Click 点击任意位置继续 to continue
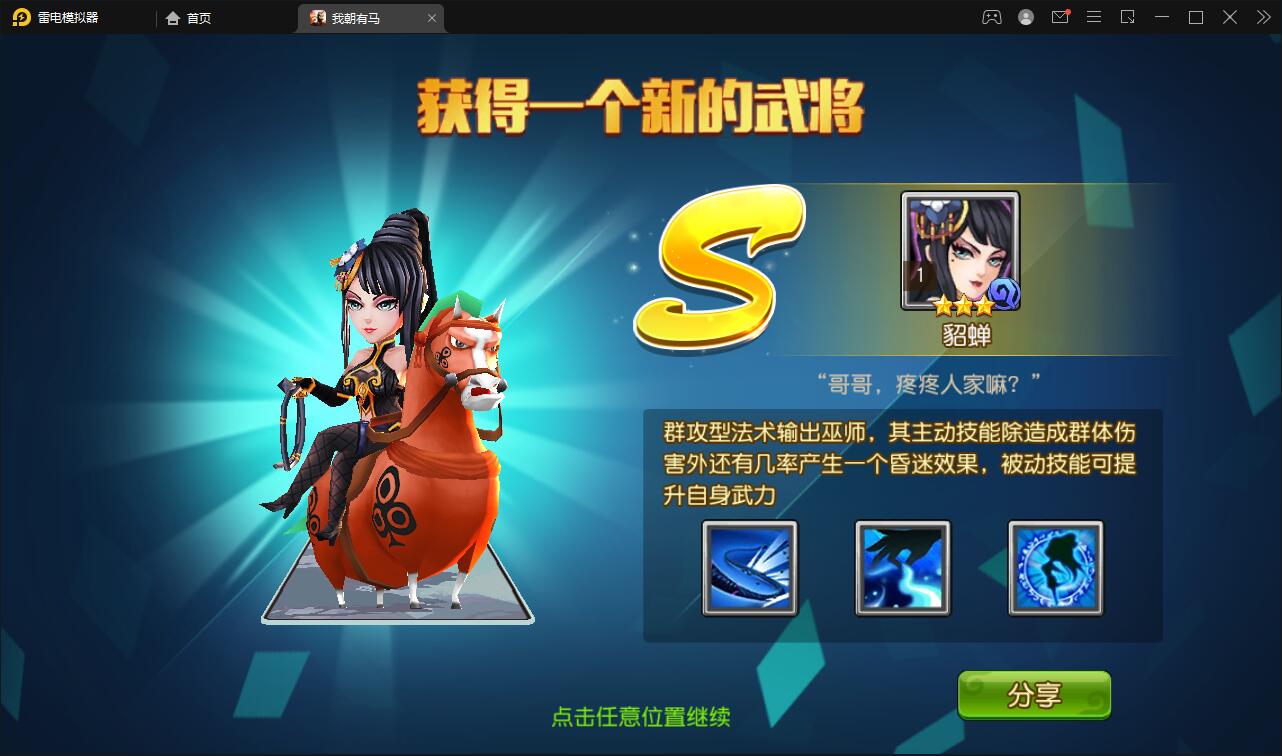This screenshot has height=756, width=1282. click(639, 717)
